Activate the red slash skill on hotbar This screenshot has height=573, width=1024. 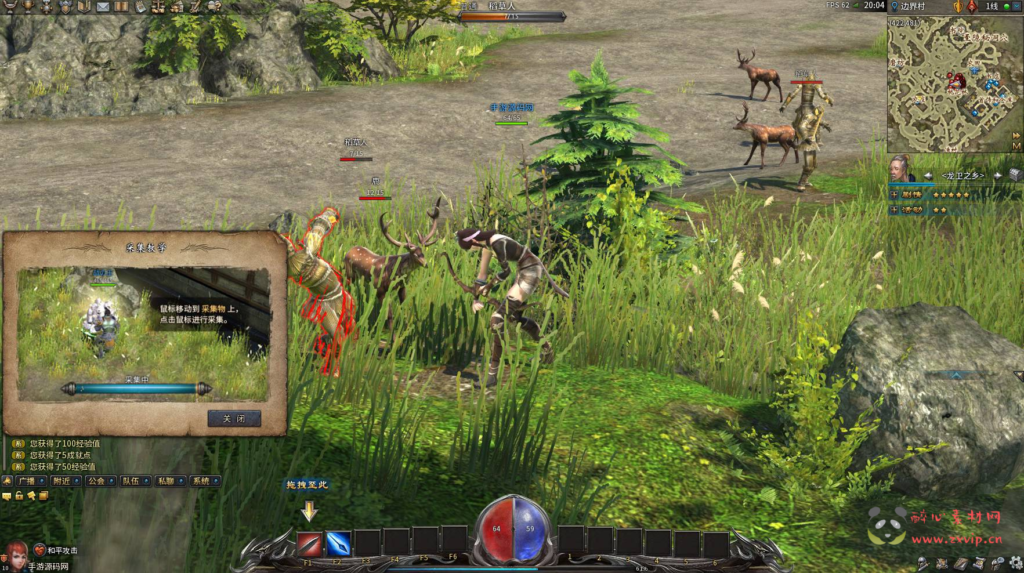click(x=309, y=543)
